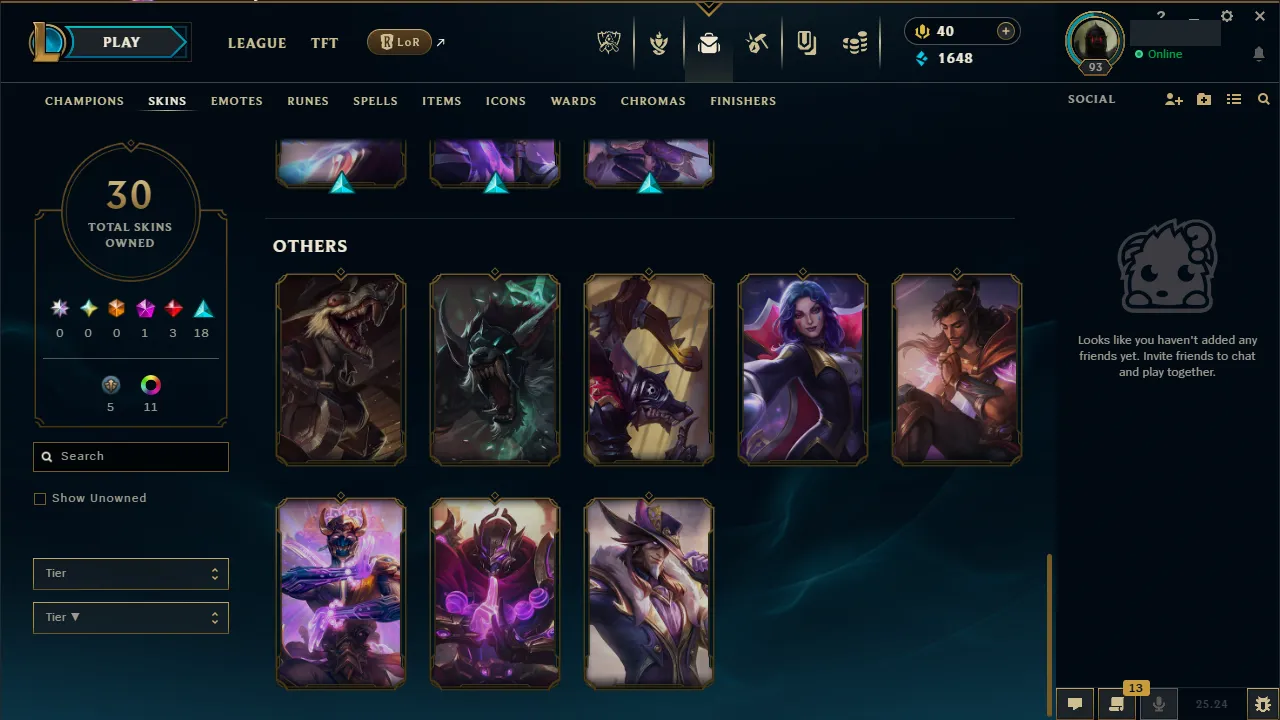Click the skins Search input field
Screen dimensions: 1280x720
[x=130, y=456]
